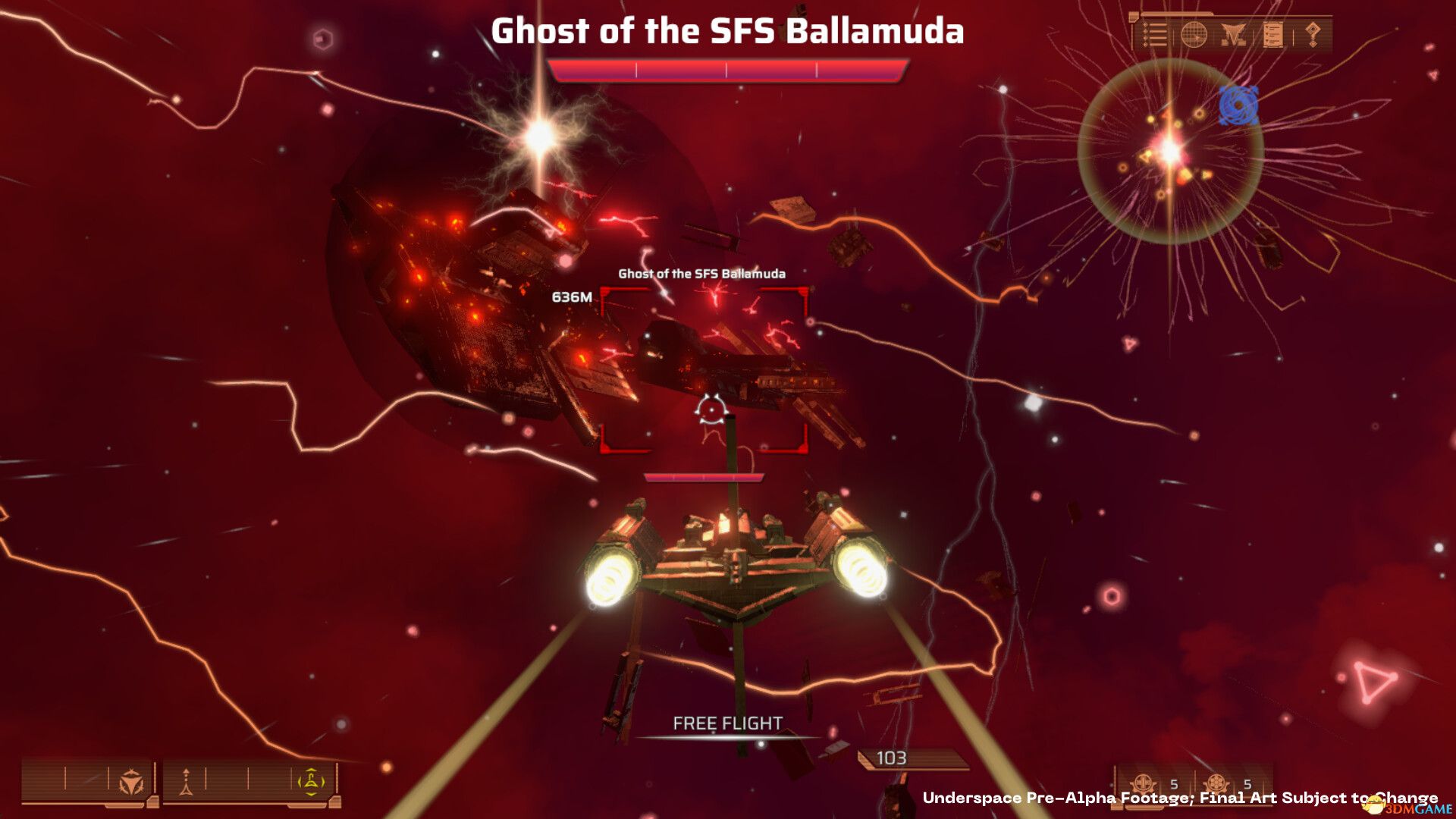Open the ship status icon
This screenshot has height=819, width=1456.
1234,33
